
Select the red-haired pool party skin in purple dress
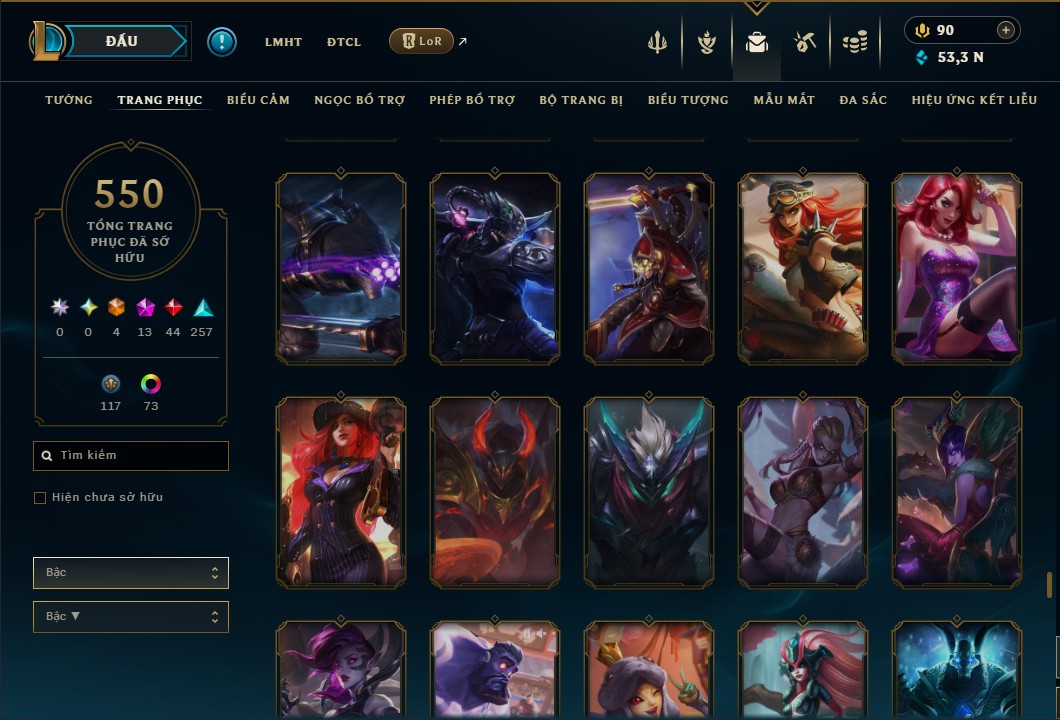957,267
